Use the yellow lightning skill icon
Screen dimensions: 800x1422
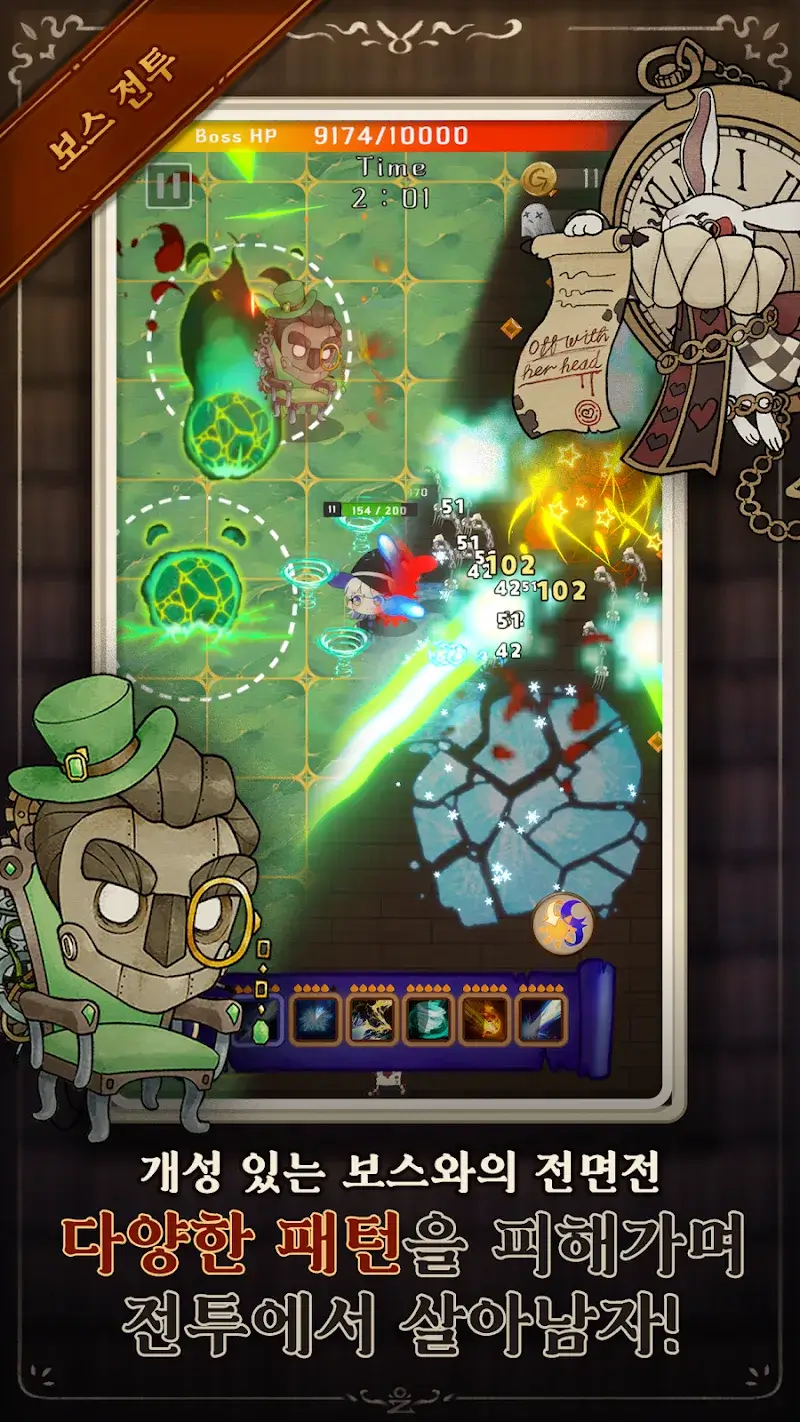tap(372, 1020)
